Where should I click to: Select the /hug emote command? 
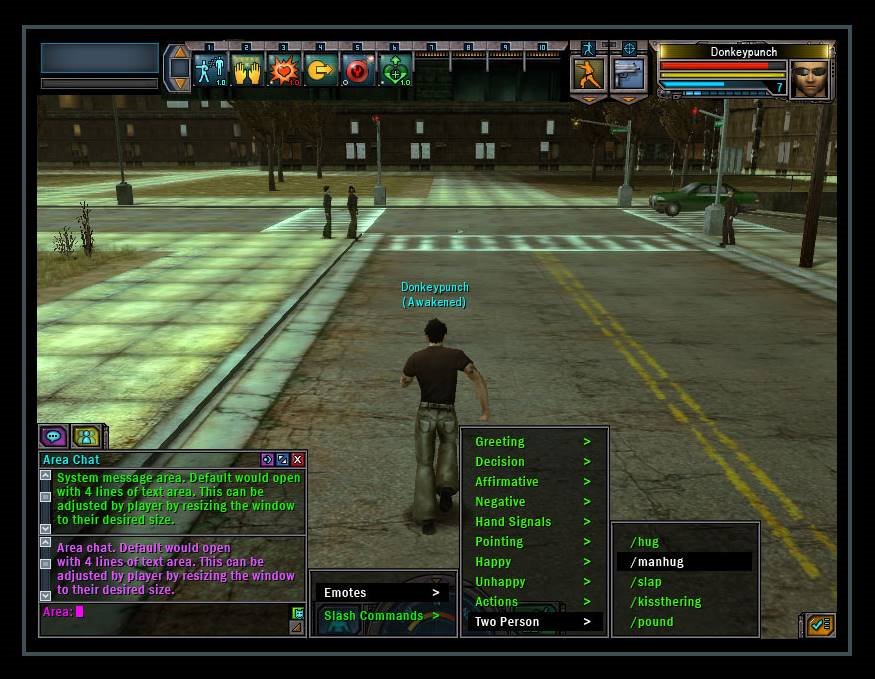tap(645, 542)
